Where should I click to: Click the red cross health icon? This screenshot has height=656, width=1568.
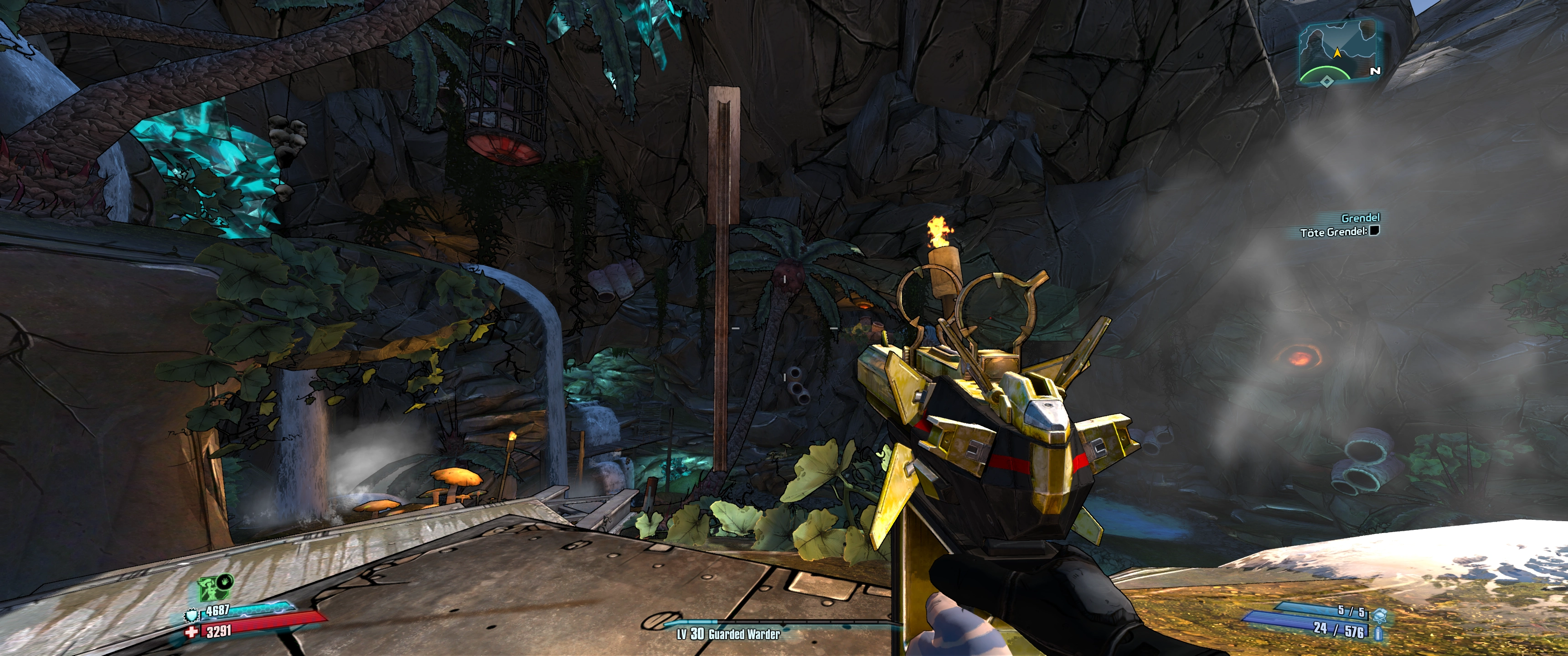[x=192, y=632]
